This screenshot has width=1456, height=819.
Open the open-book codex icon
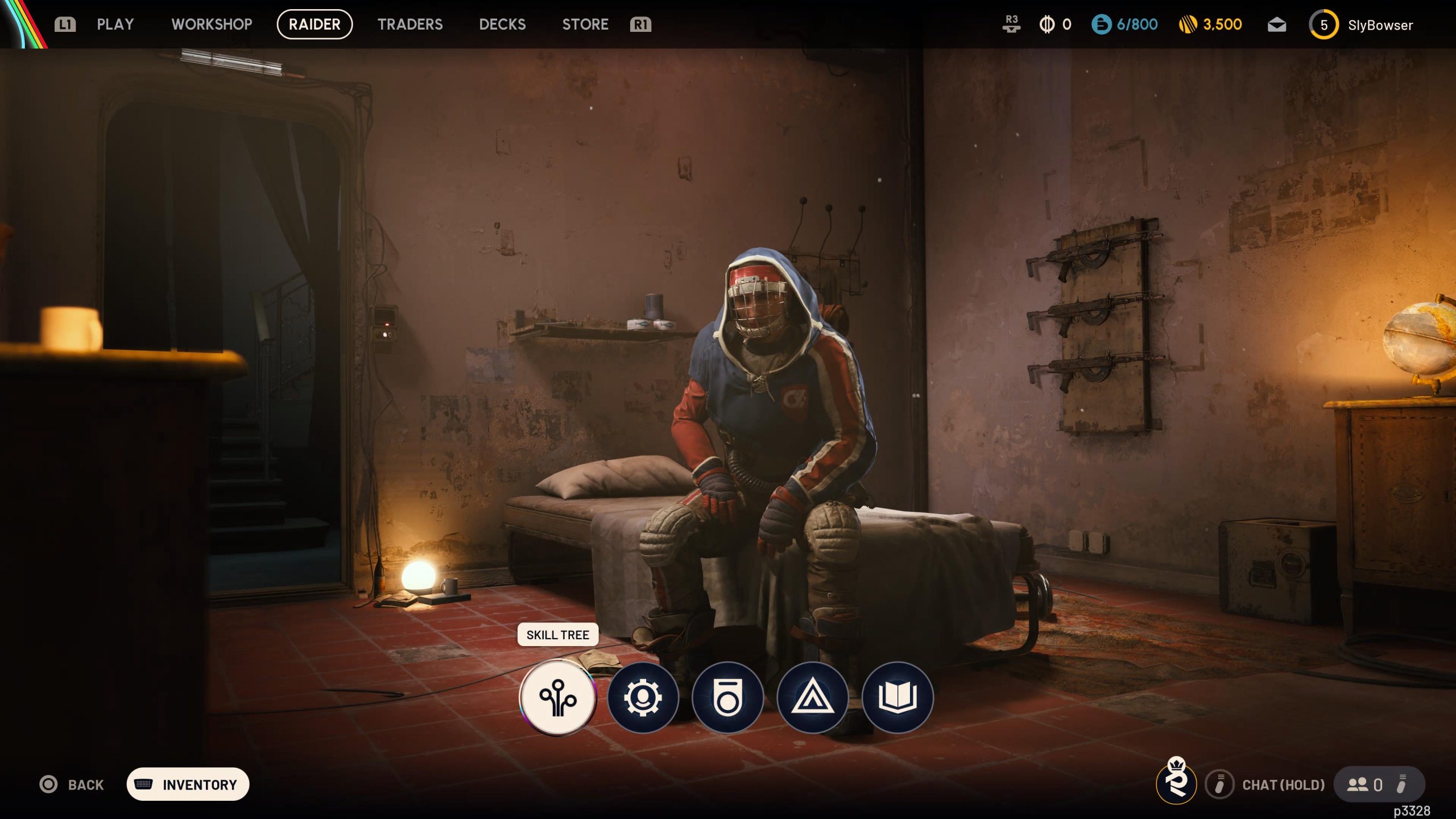coord(897,697)
